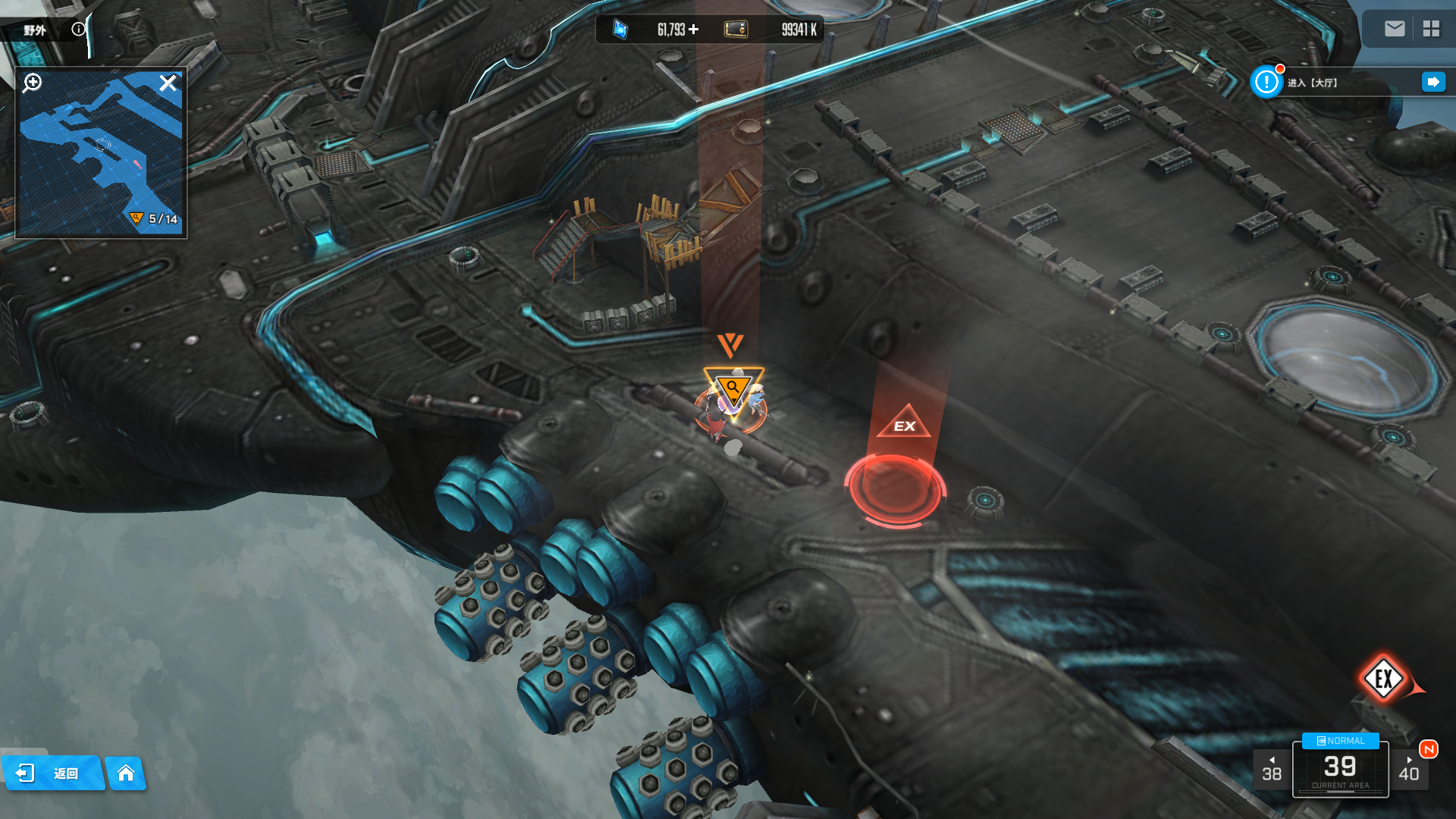Follow the 进入【大厅】 quest arrow
Viewport: 1456px width, 819px height.
coord(1433,82)
